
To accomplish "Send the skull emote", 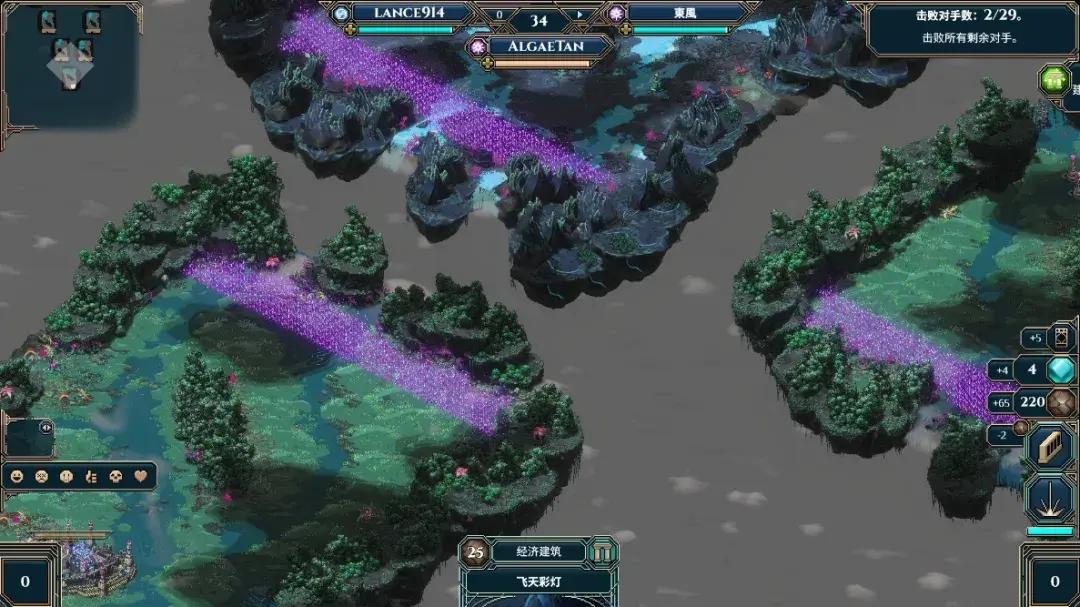I will click(117, 476).
